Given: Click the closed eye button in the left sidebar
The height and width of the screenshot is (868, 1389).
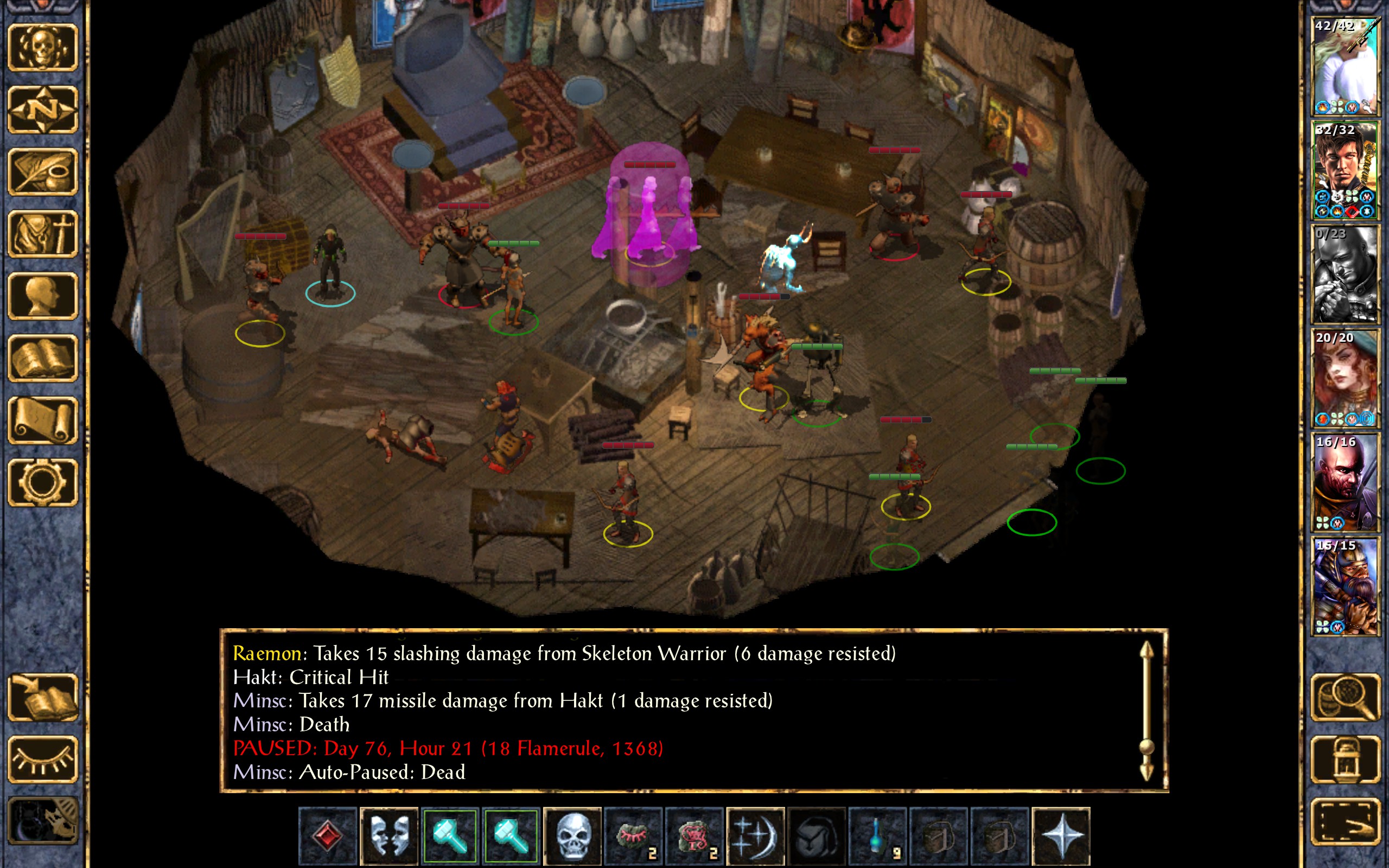Looking at the screenshot, I should 43,759.
